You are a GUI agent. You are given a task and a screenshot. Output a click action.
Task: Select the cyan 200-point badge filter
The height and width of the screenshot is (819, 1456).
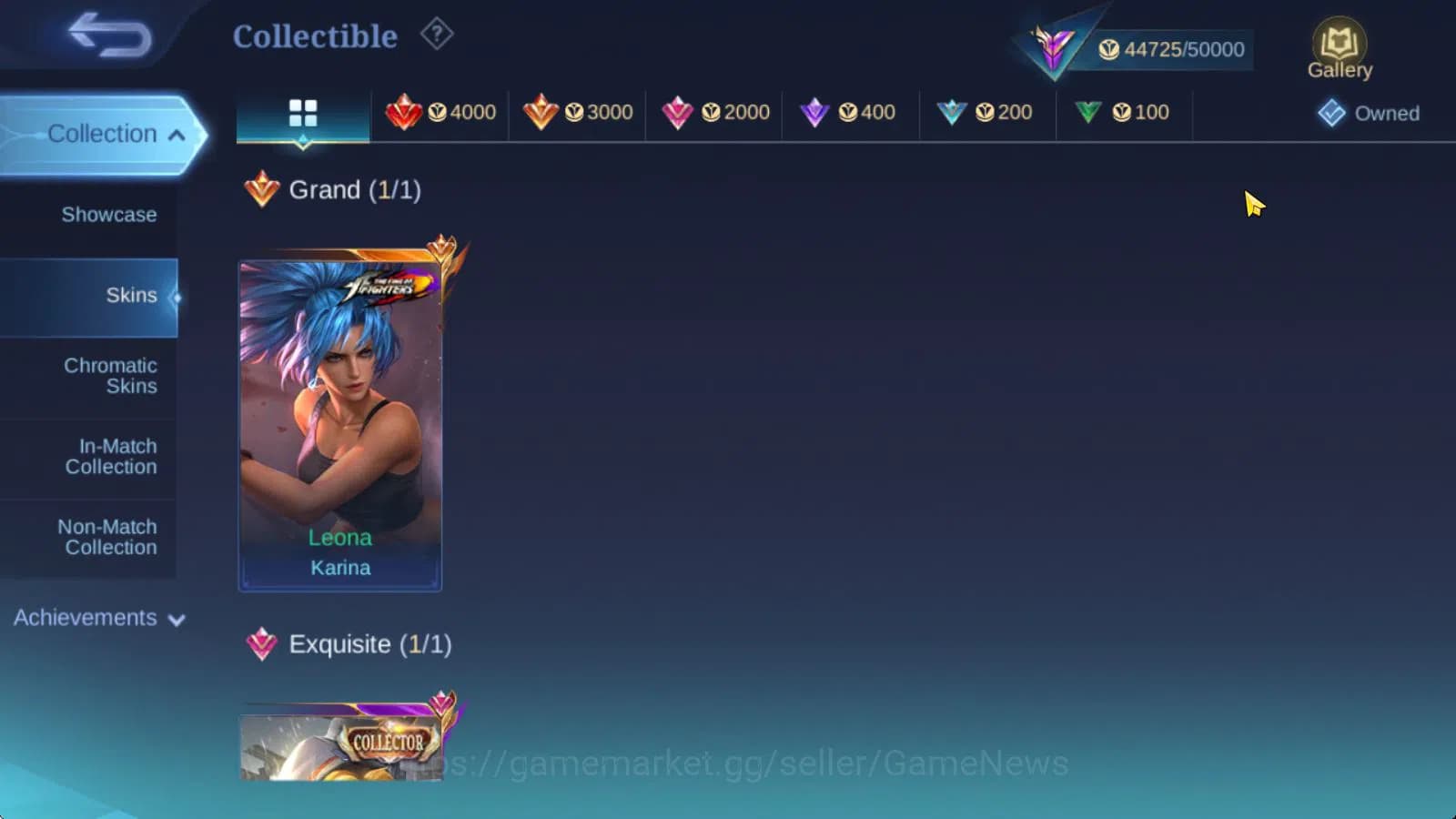988,112
